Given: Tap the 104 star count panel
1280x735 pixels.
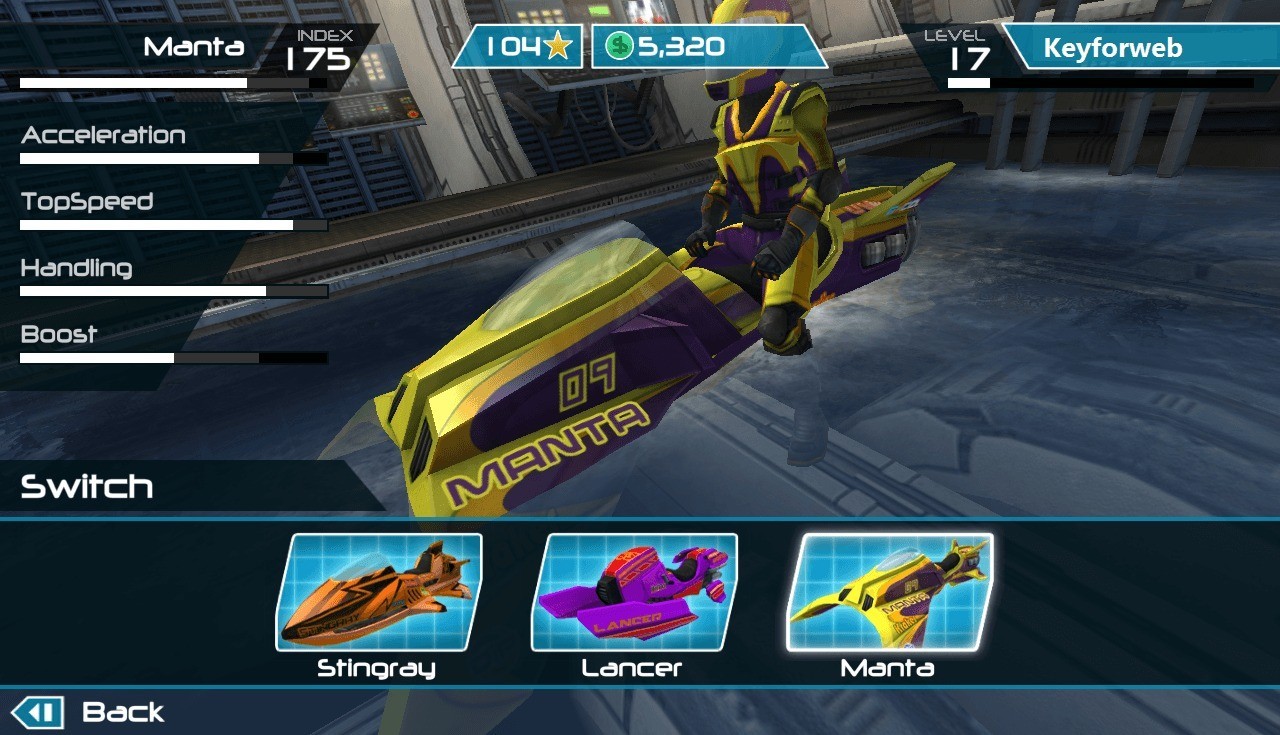Looking at the screenshot, I should point(520,47).
